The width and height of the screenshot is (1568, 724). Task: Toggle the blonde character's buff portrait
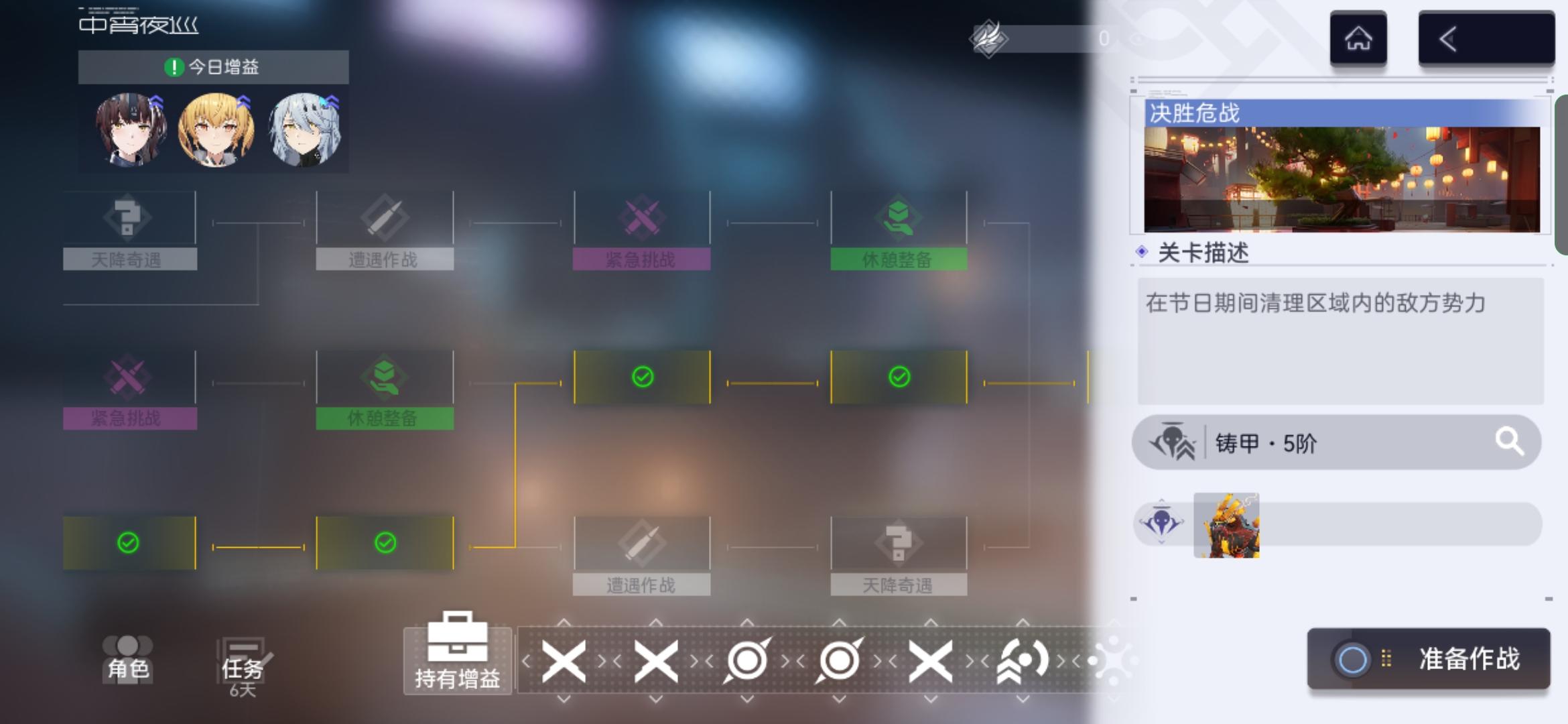coord(216,129)
